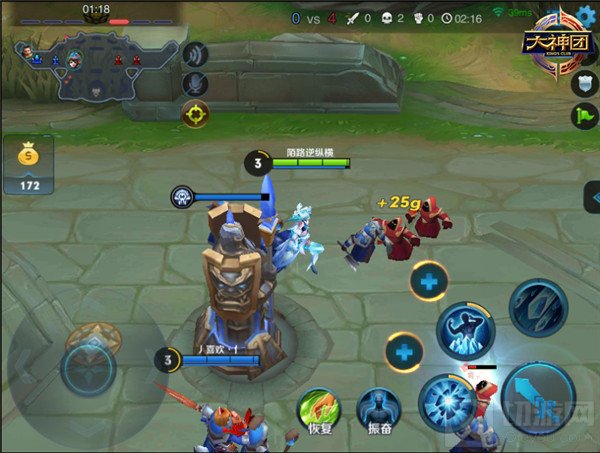Screen dimensions: 600x453
Task: Level up the ice burst skill via plus
Action: 404,352
